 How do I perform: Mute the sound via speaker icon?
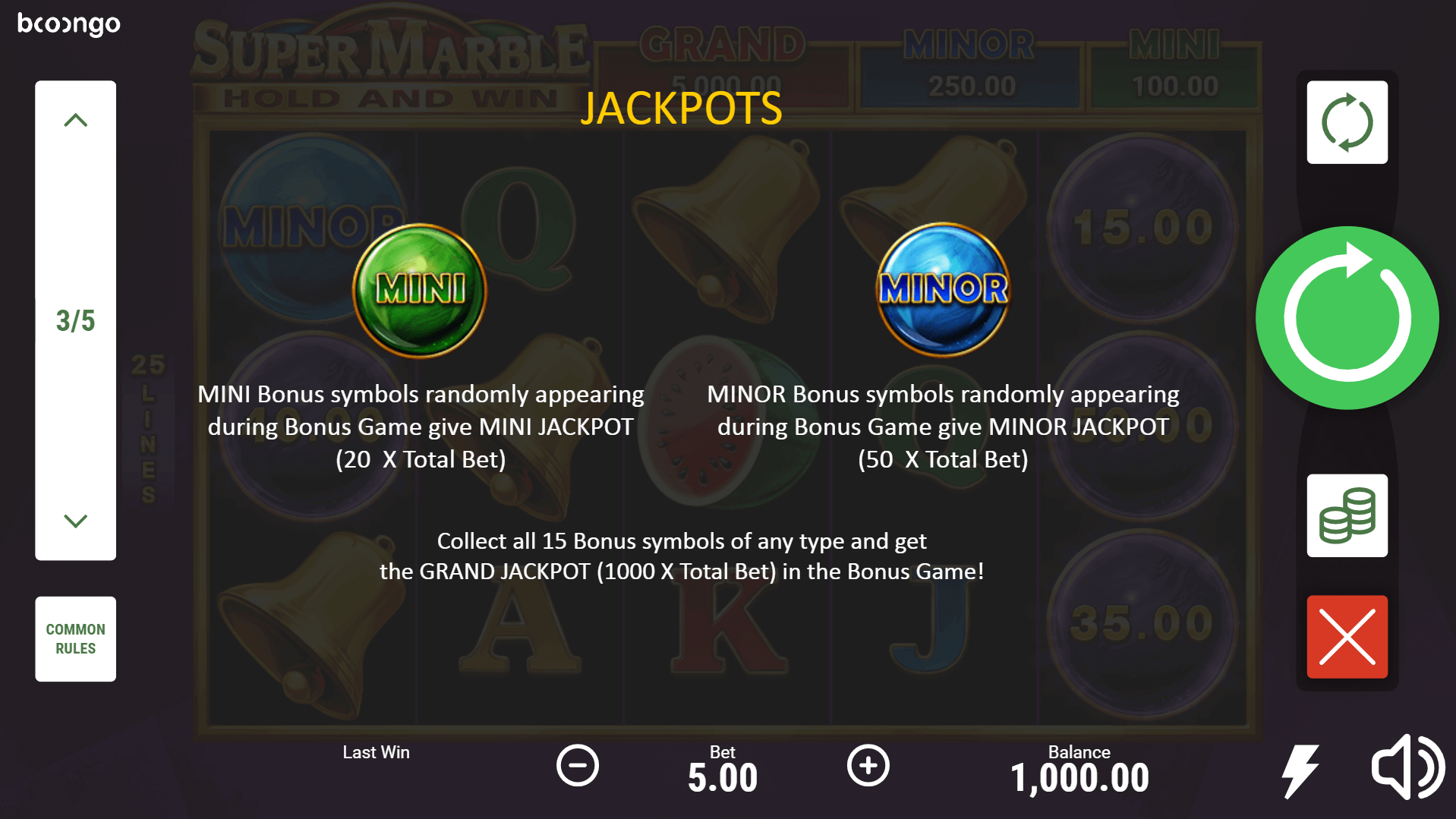click(x=1407, y=767)
